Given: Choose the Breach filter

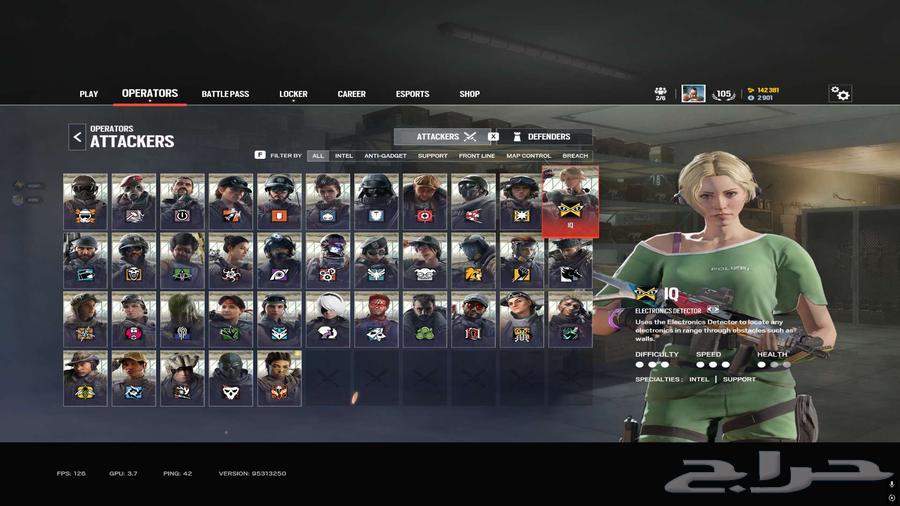Looking at the screenshot, I should point(575,156).
